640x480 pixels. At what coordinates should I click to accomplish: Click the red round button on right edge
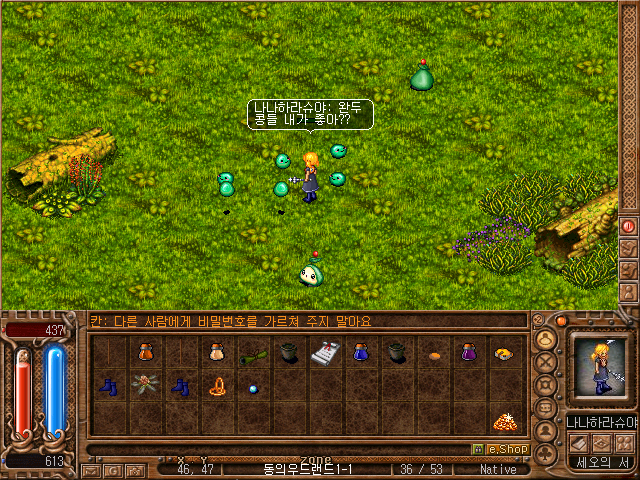[629, 225]
